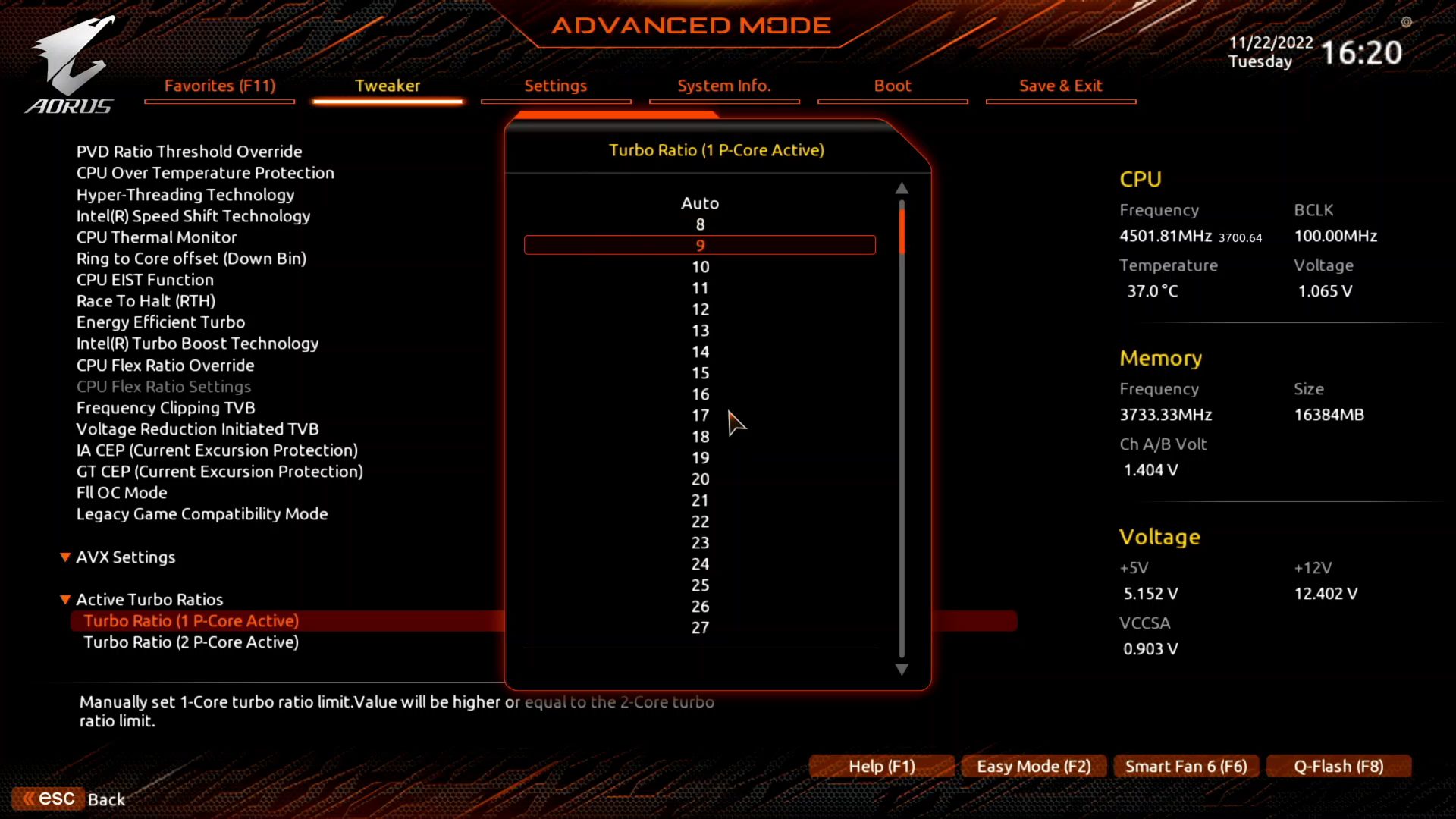The image size is (1456, 819).
Task: Open the CPU Over Temperature Protection option
Action: coord(205,173)
